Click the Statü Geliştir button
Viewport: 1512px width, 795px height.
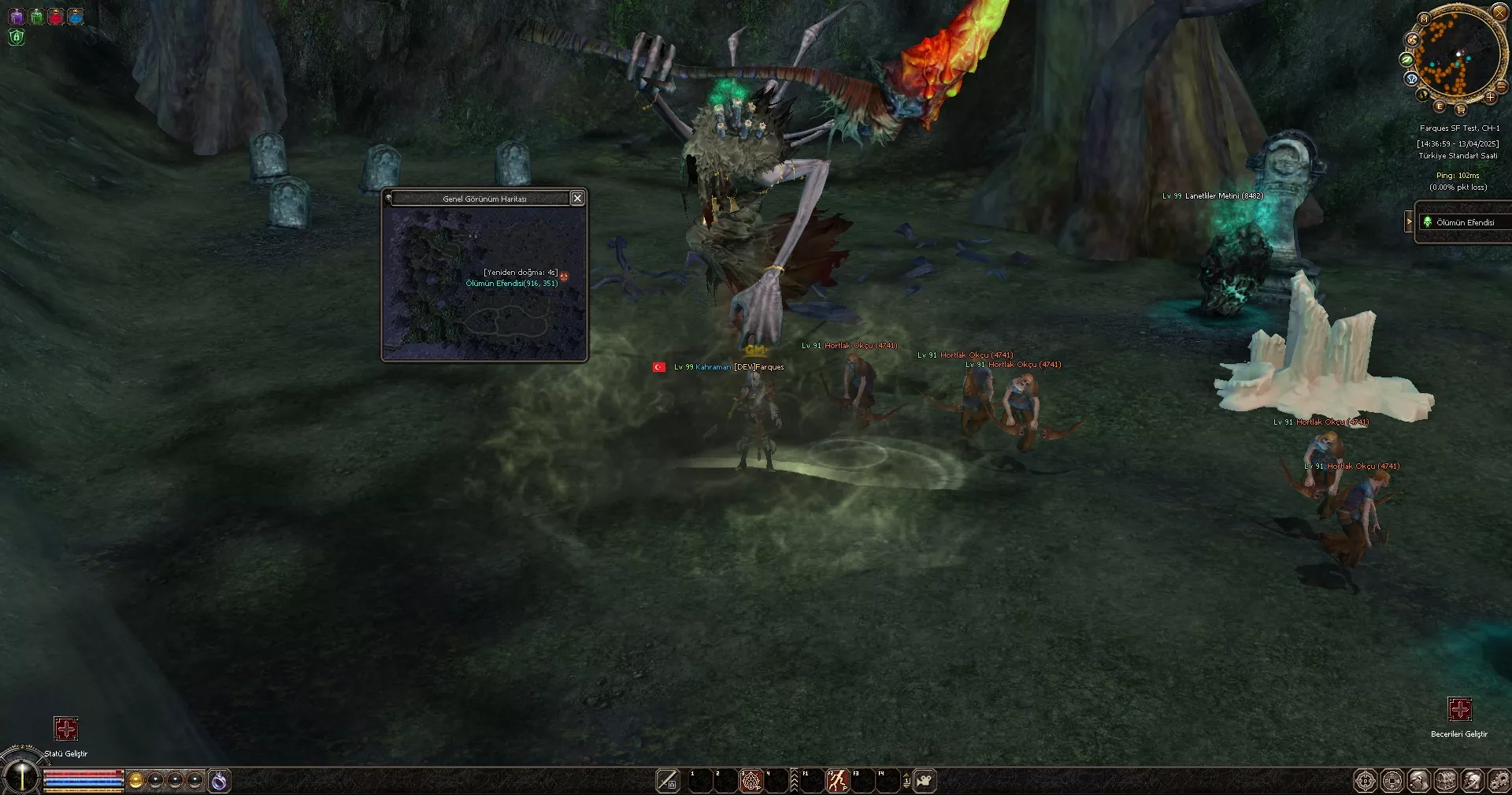(66, 730)
